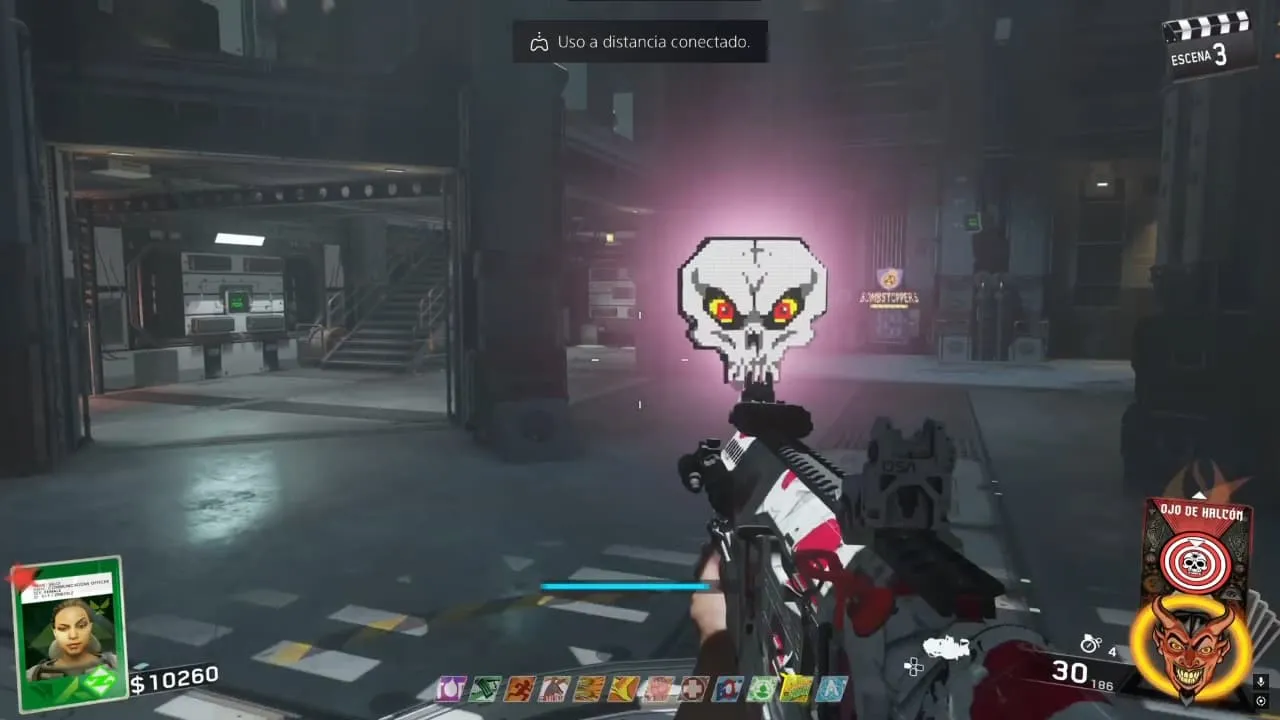Choose the white medical cross perk icon

click(x=695, y=689)
